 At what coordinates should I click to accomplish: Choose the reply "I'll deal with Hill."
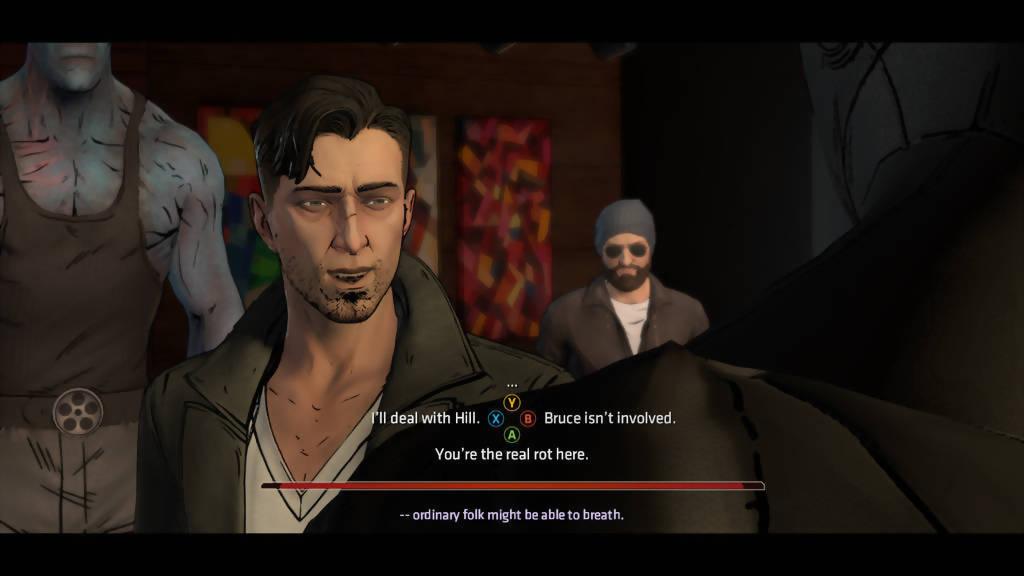(424, 418)
